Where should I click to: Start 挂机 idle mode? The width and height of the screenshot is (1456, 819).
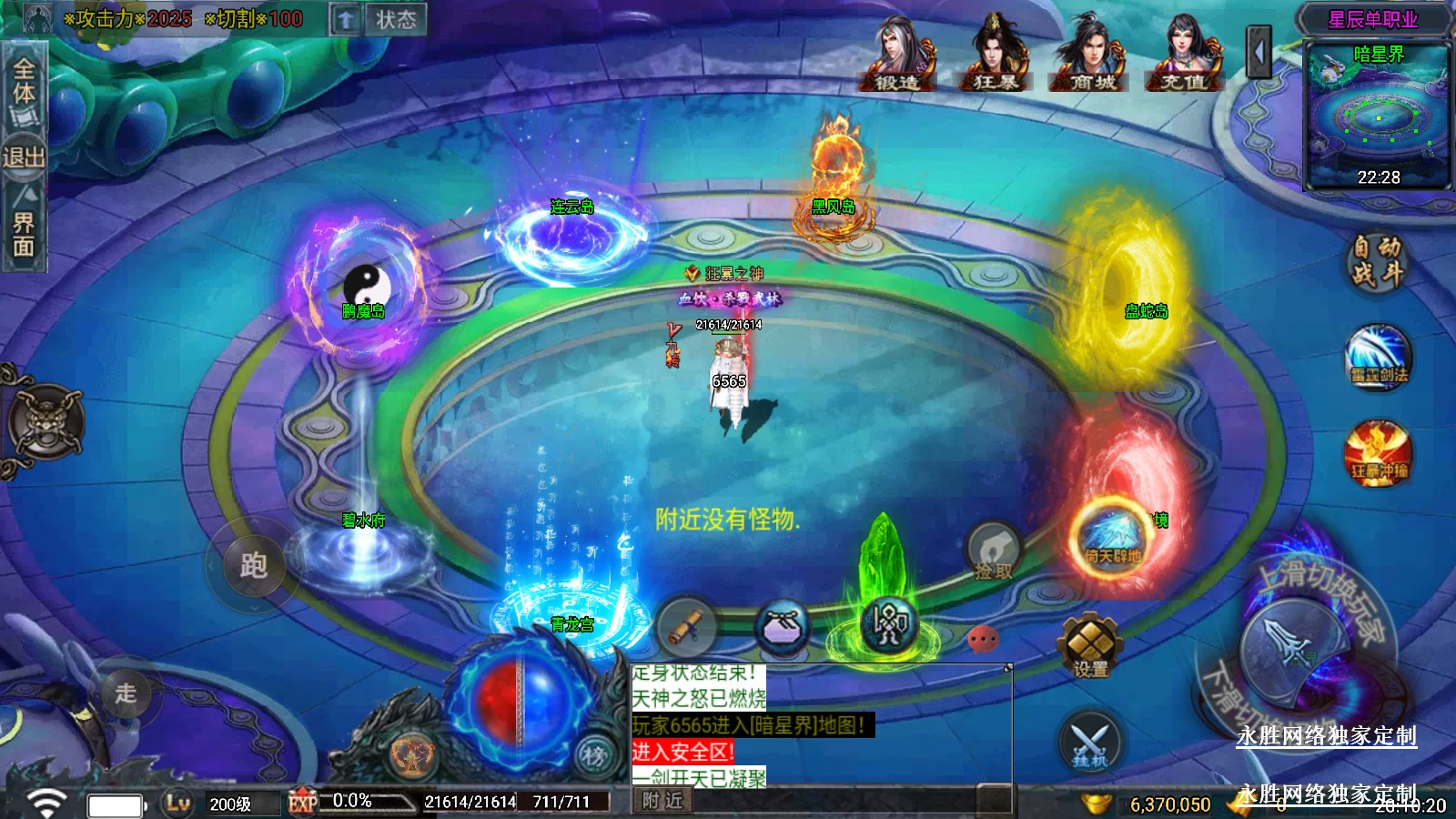(x=1089, y=742)
